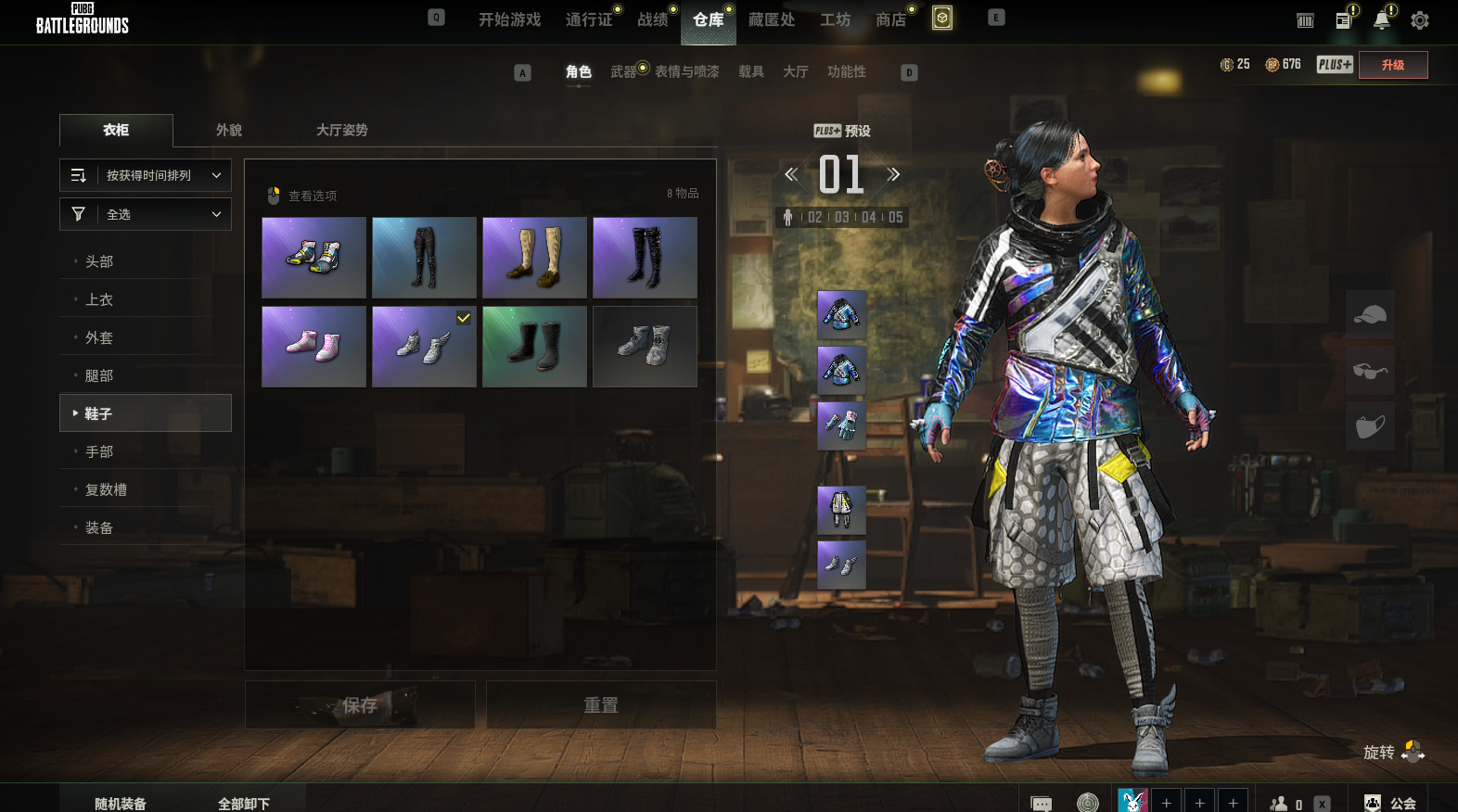The width and height of the screenshot is (1458, 812).
Task: Go to the 商店 shop tab
Action: pos(890,19)
